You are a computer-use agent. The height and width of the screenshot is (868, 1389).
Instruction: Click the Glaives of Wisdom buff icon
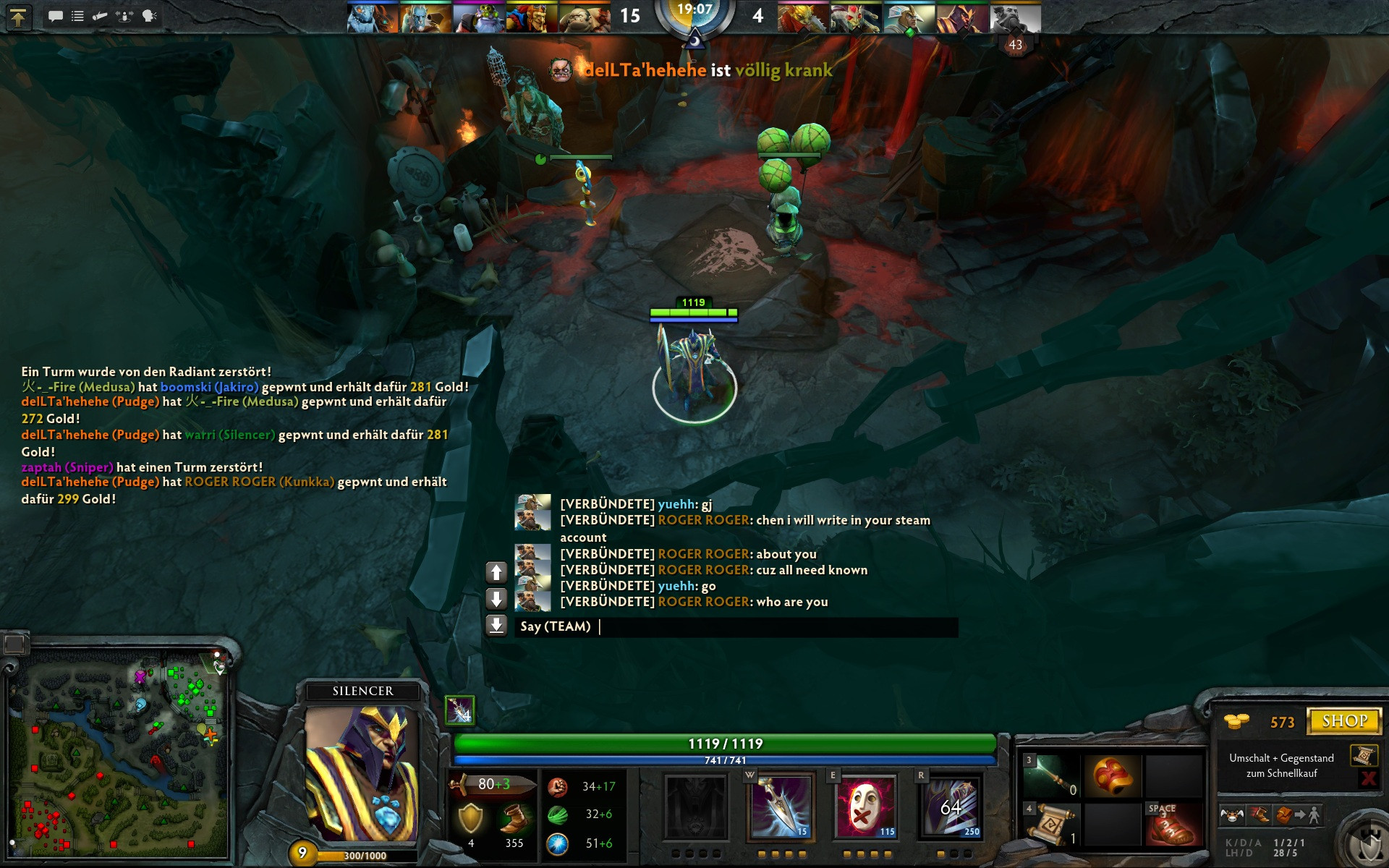pyautogui.click(x=459, y=710)
